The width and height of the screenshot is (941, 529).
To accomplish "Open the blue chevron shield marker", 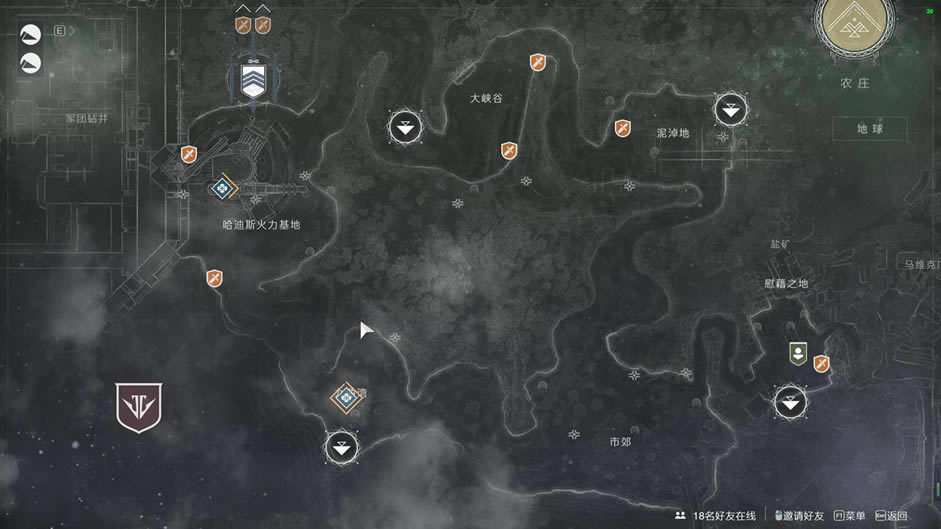I will 252,80.
